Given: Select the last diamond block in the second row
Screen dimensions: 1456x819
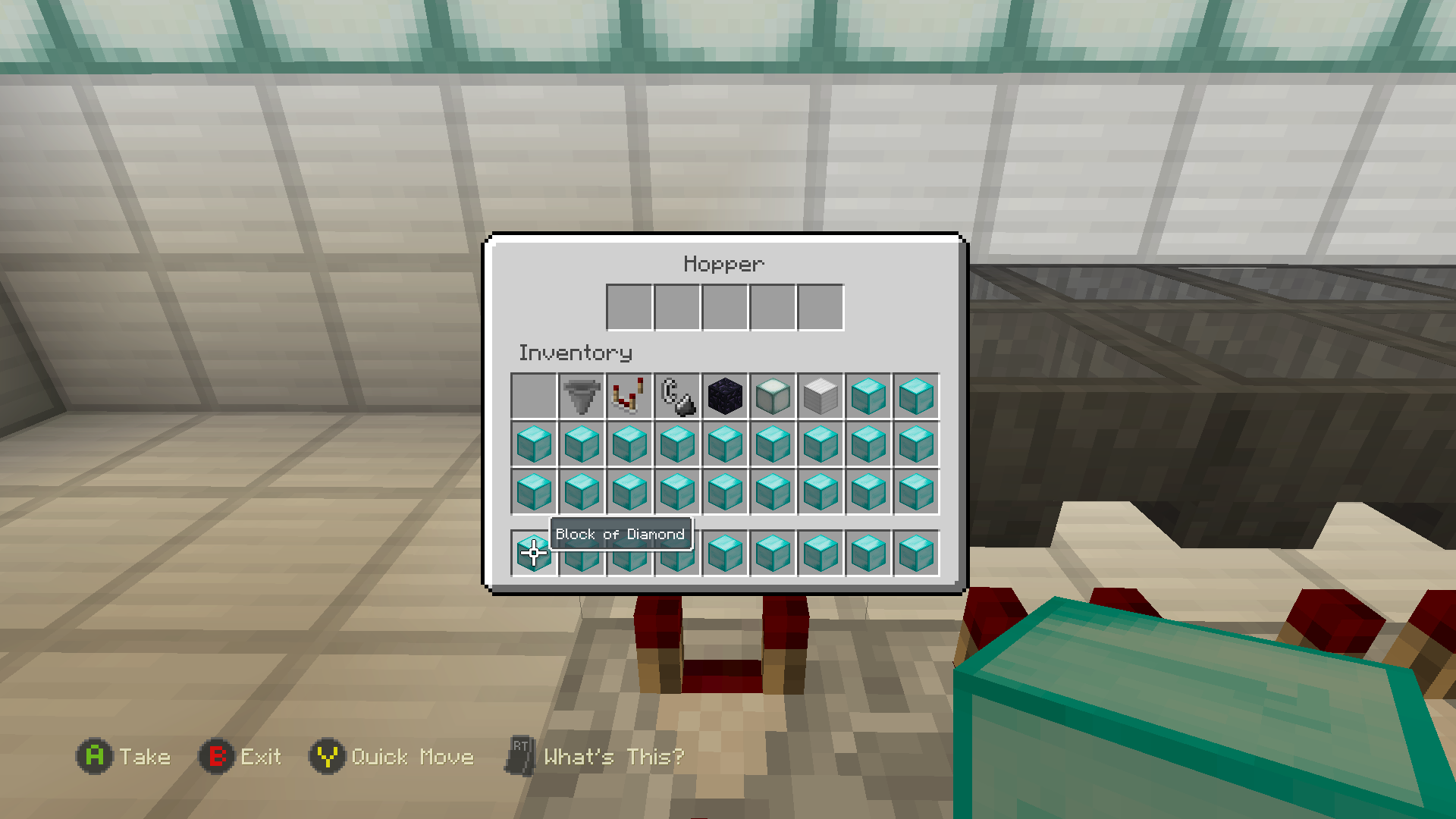Looking at the screenshot, I should pos(915,444).
